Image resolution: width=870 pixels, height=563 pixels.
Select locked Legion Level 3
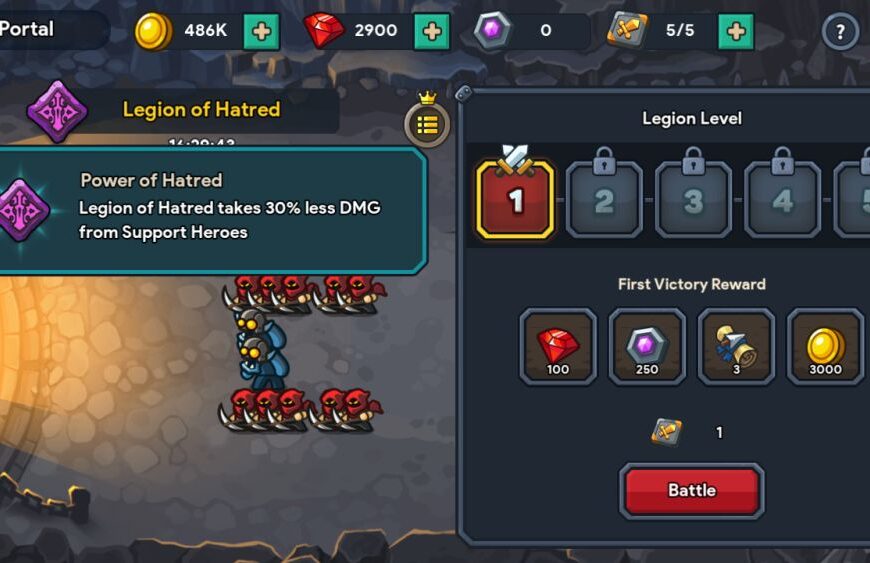693,200
